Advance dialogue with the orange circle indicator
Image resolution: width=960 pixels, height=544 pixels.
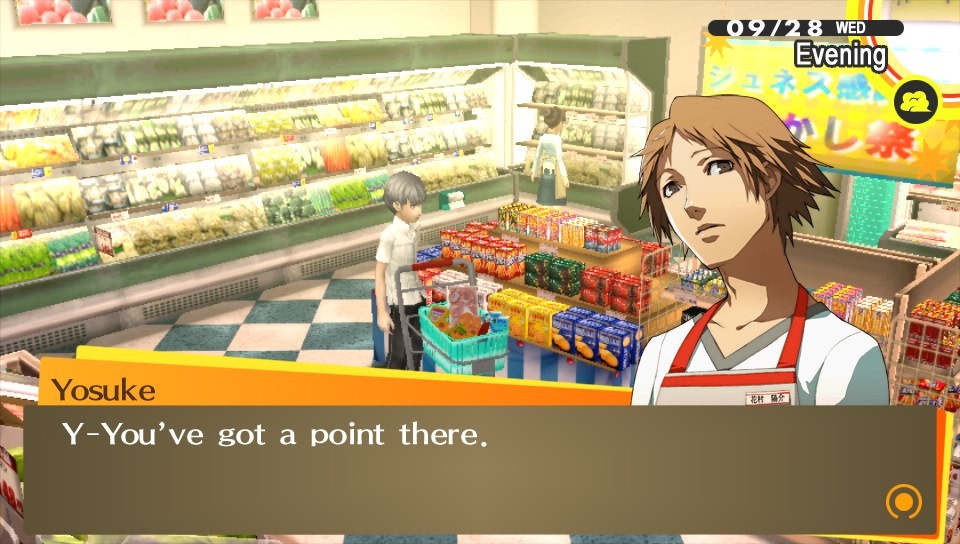(903, 500)
